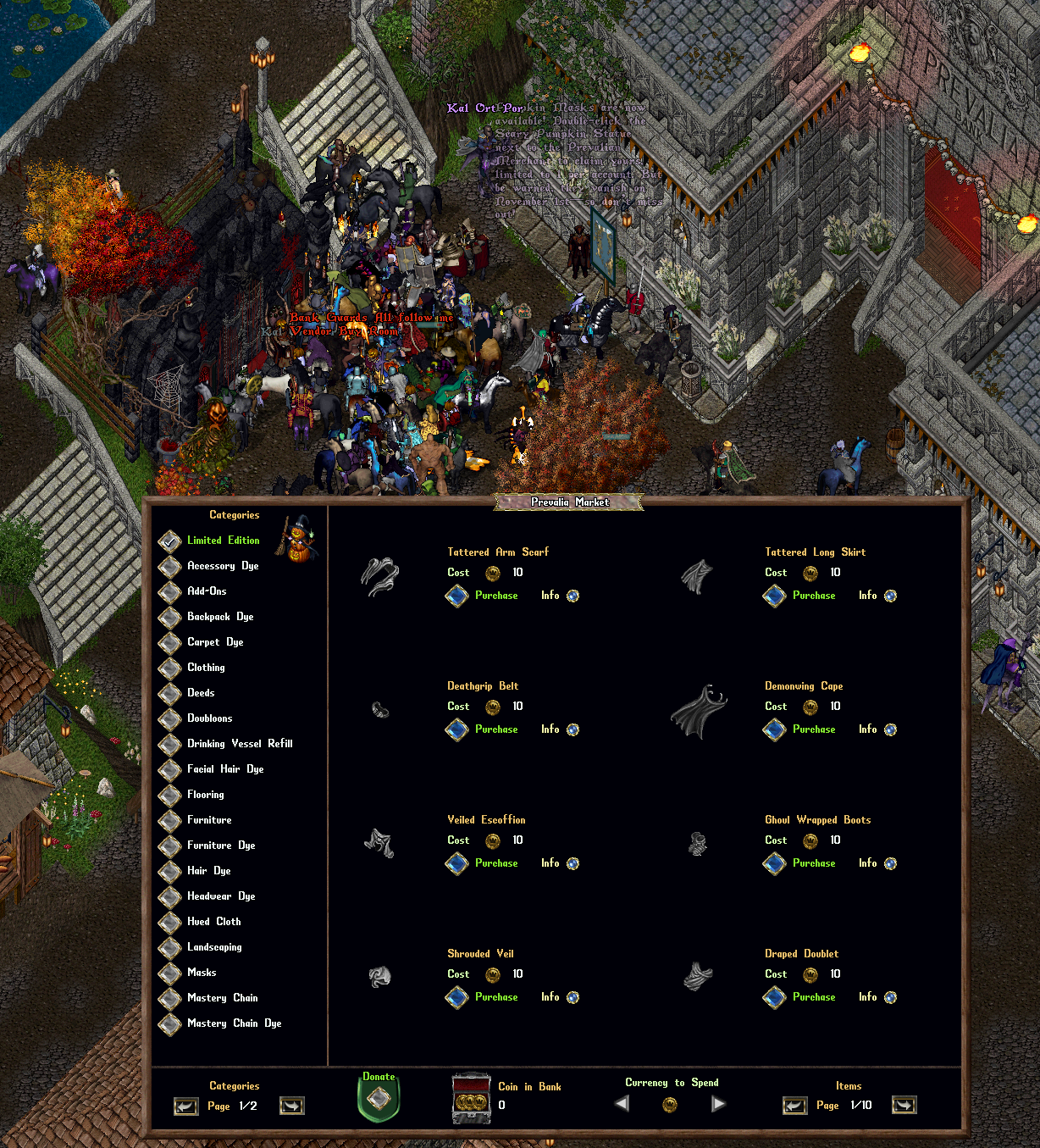
Task: View info for Draped Doublet
Action: click(x=890, y=997)
